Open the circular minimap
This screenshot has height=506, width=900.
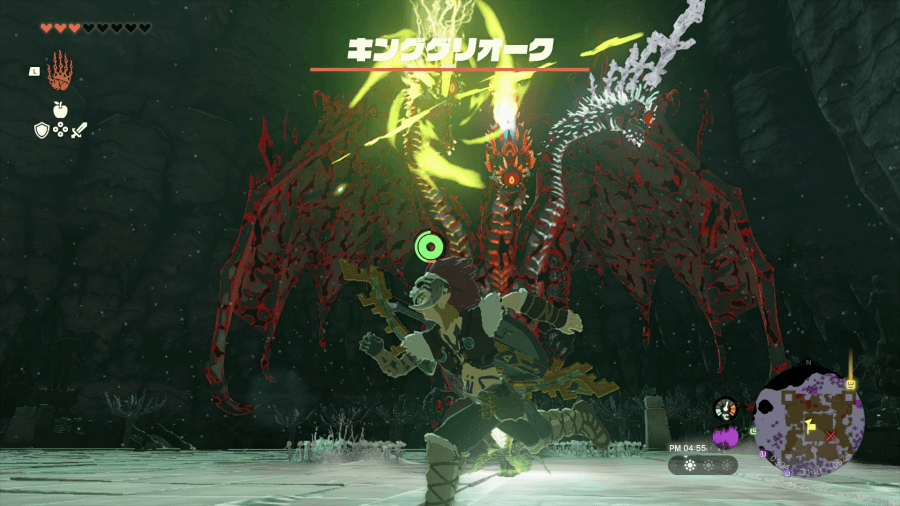[809, 420]
